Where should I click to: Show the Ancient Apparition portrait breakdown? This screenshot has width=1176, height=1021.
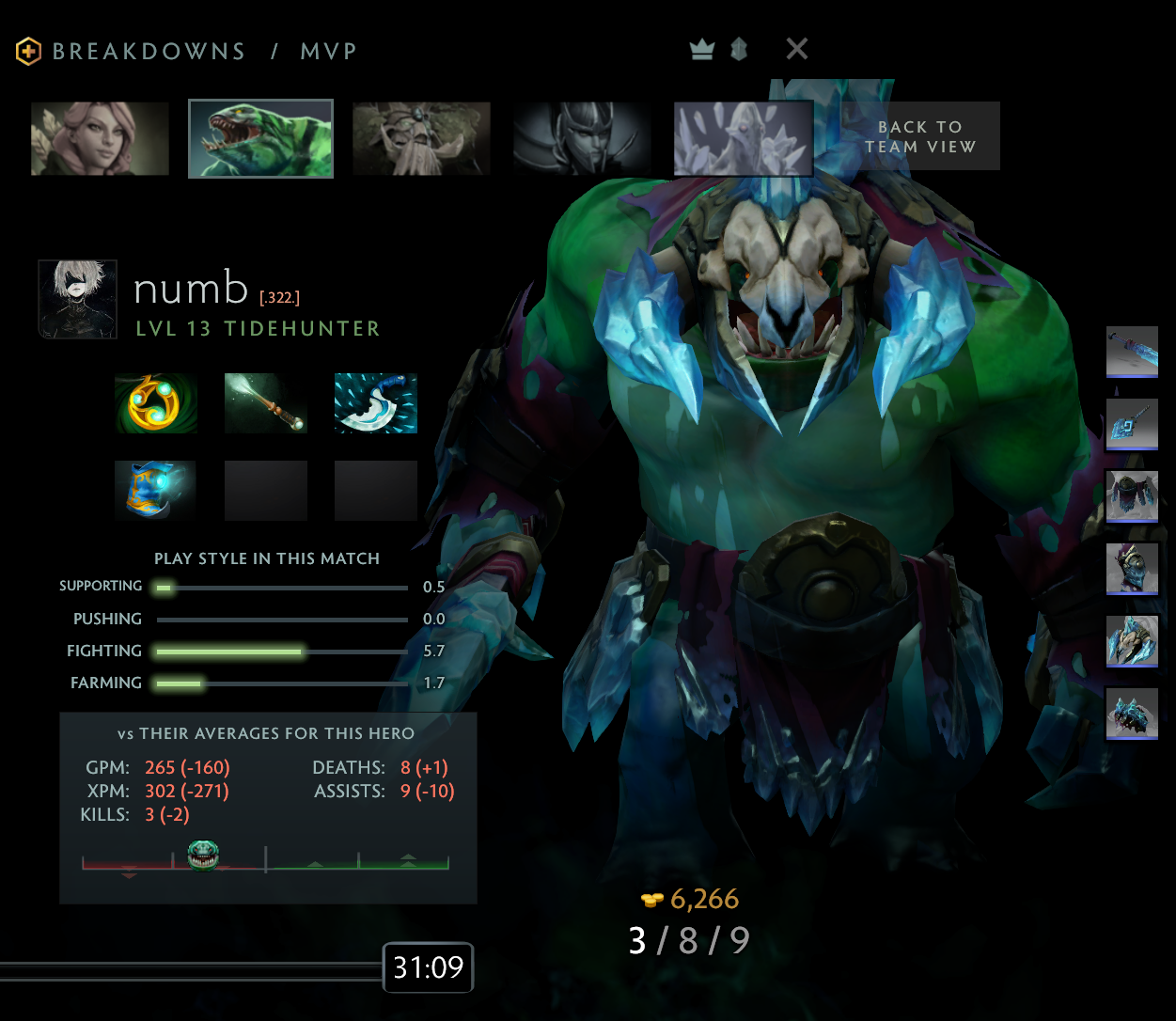click(x=743, y=138)
